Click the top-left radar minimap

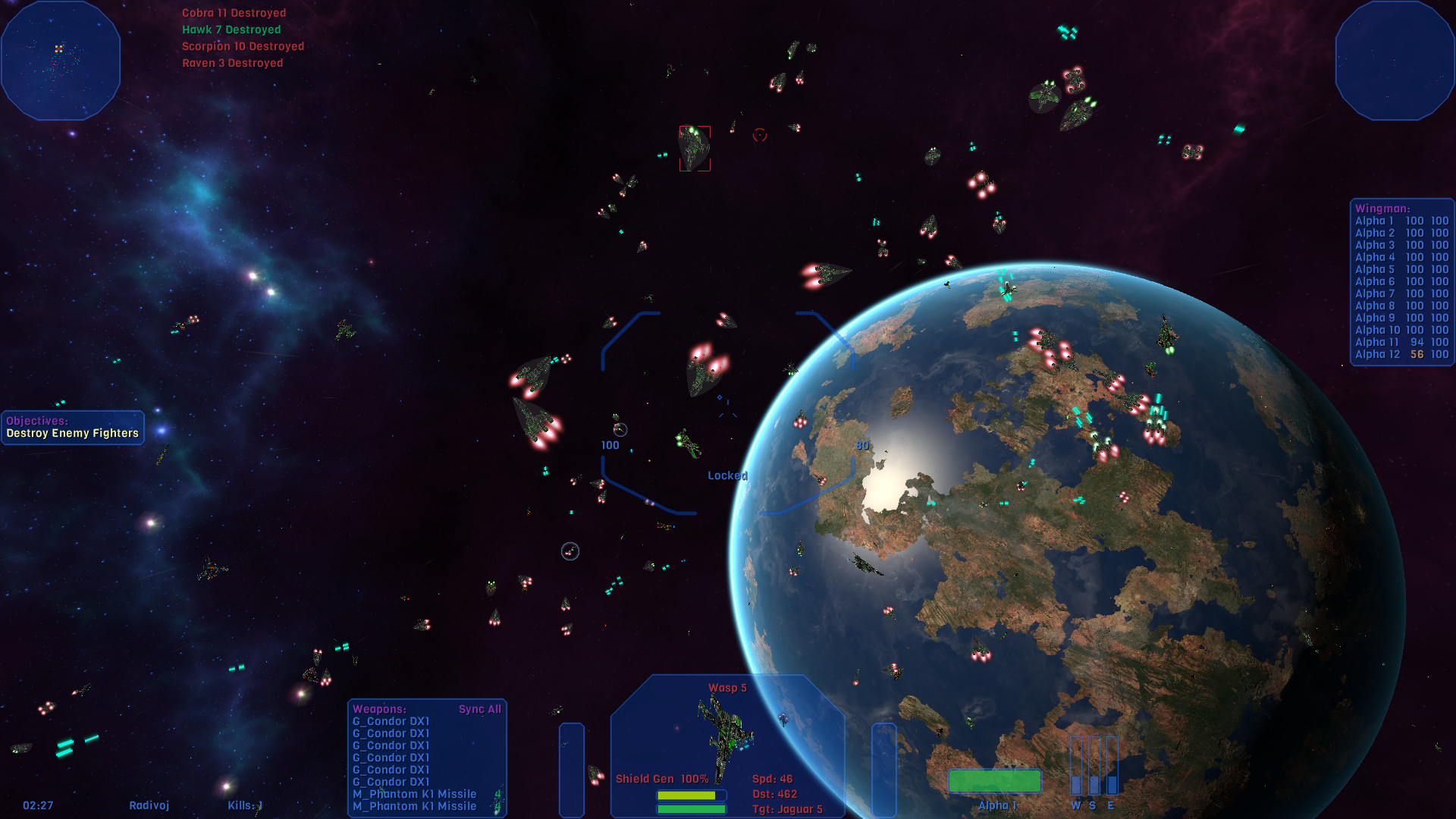[x=61, y=61]
